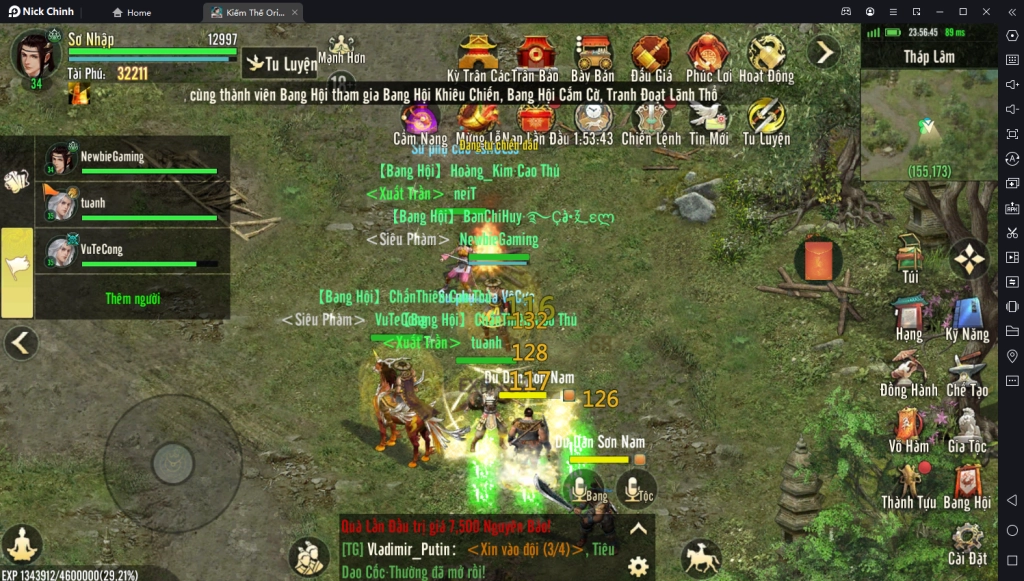Open the Kỹ Năng skills menu
The image size is (1024, 581).
coord(967,318)
